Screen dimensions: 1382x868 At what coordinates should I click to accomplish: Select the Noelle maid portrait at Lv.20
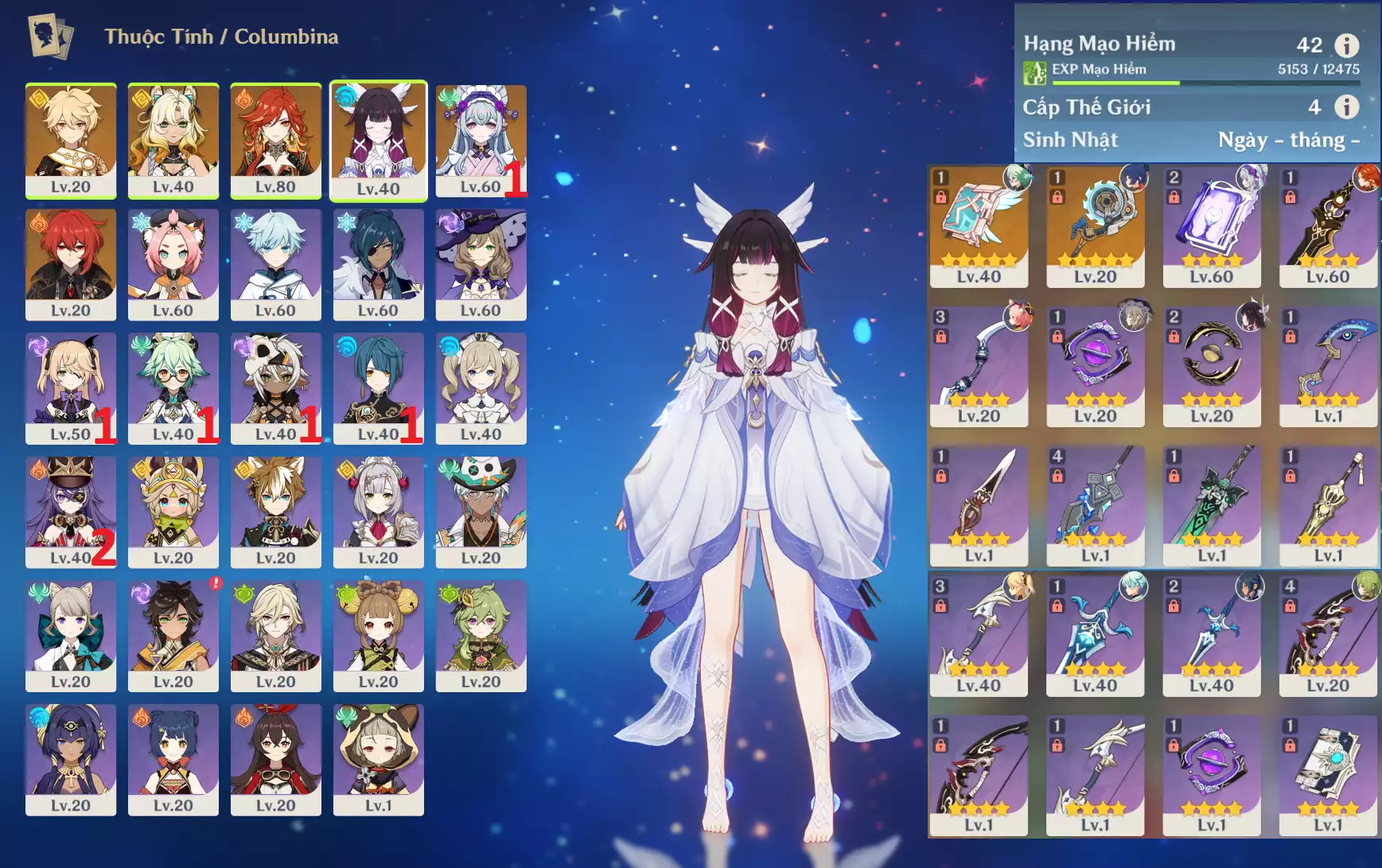(378, 511)
